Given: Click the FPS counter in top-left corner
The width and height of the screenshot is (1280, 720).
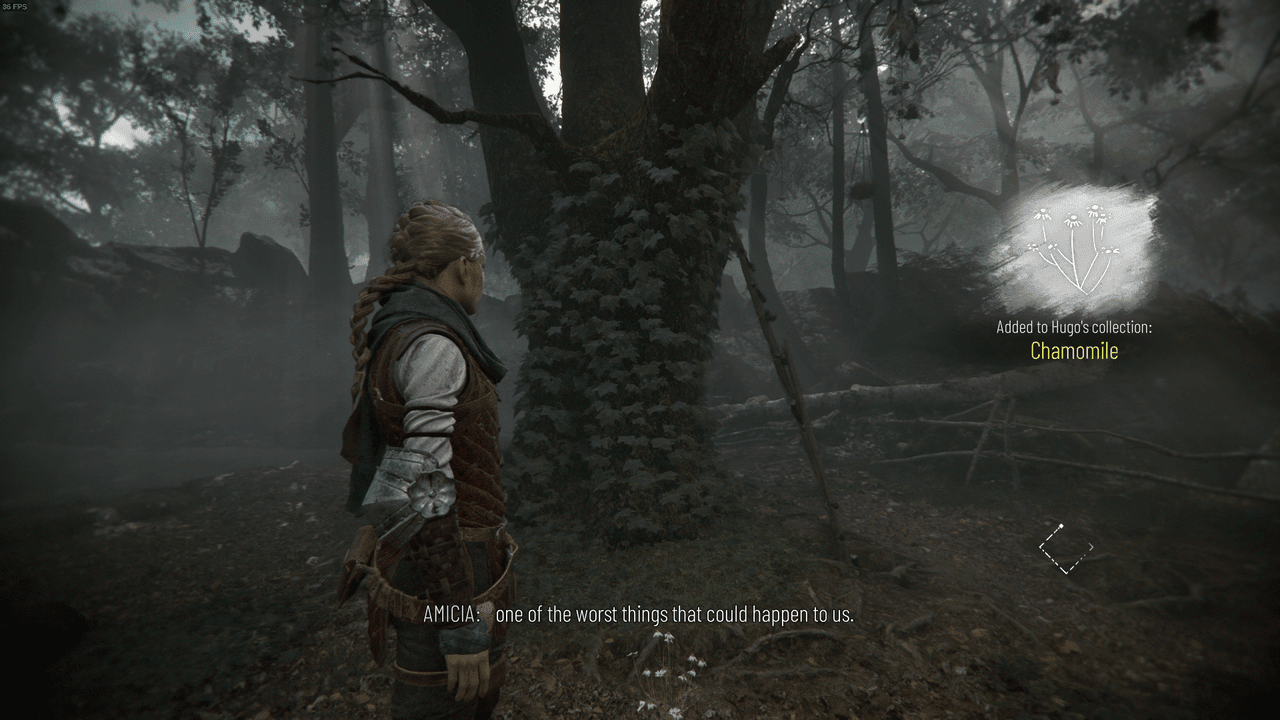Looking at the screenshot, I should coord(14,5).
